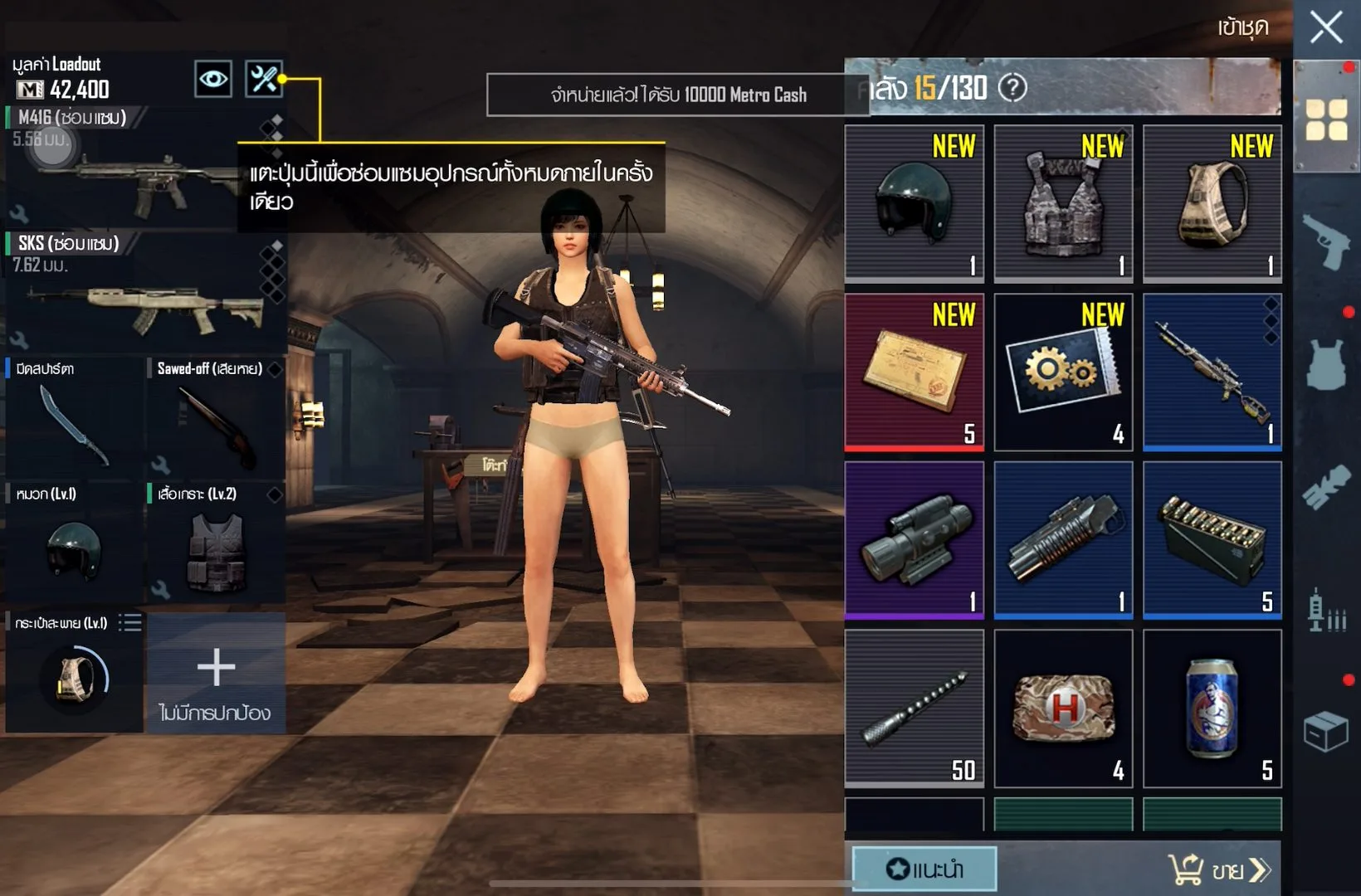The image size is (1361, 896).
Task: Select the gold ticket stack of five
Action: click(x=914, y=372)
